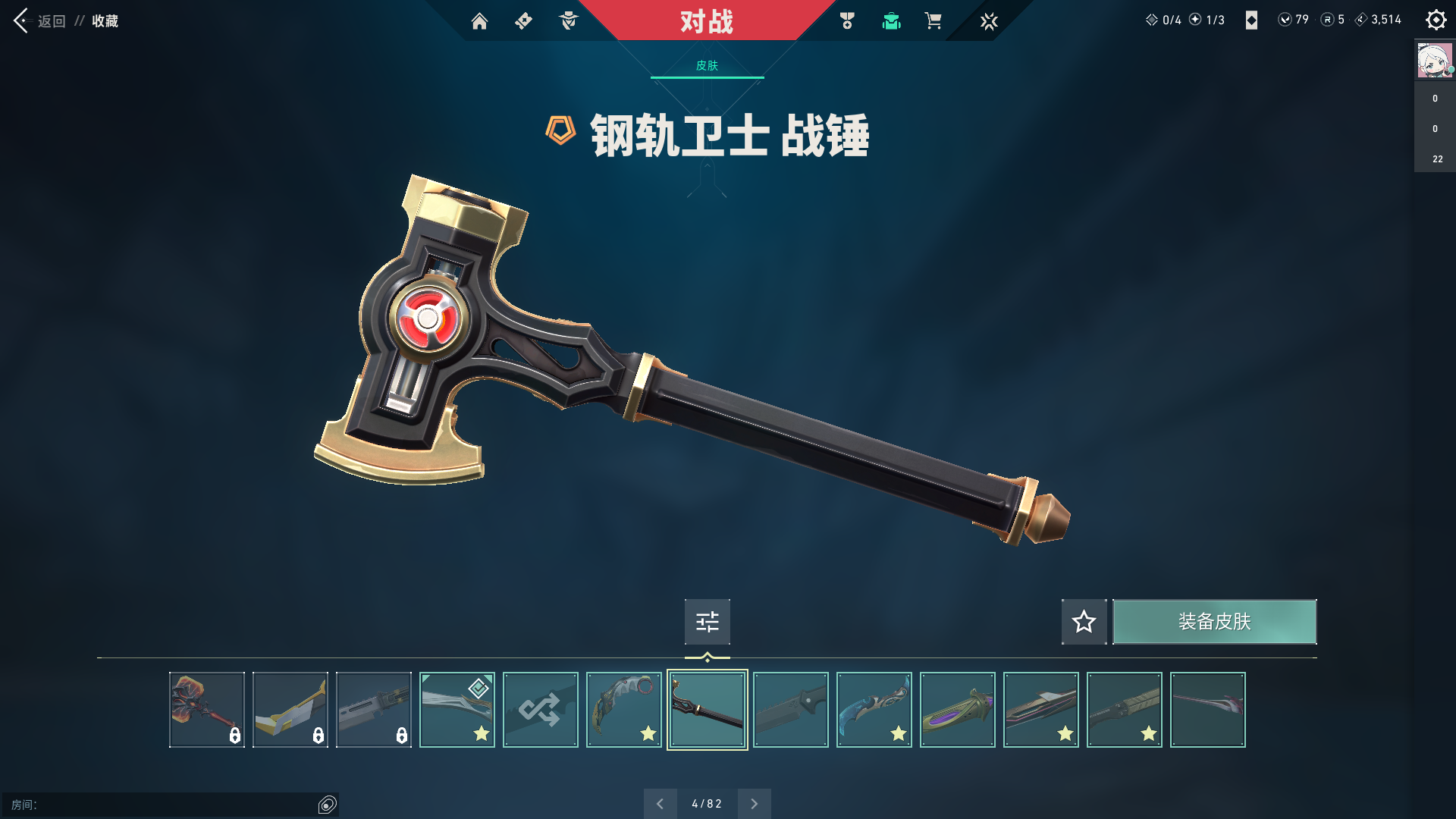Open the Store shopping cart
The width and height of the screenshot is (1456, 819).
[934, 20]
